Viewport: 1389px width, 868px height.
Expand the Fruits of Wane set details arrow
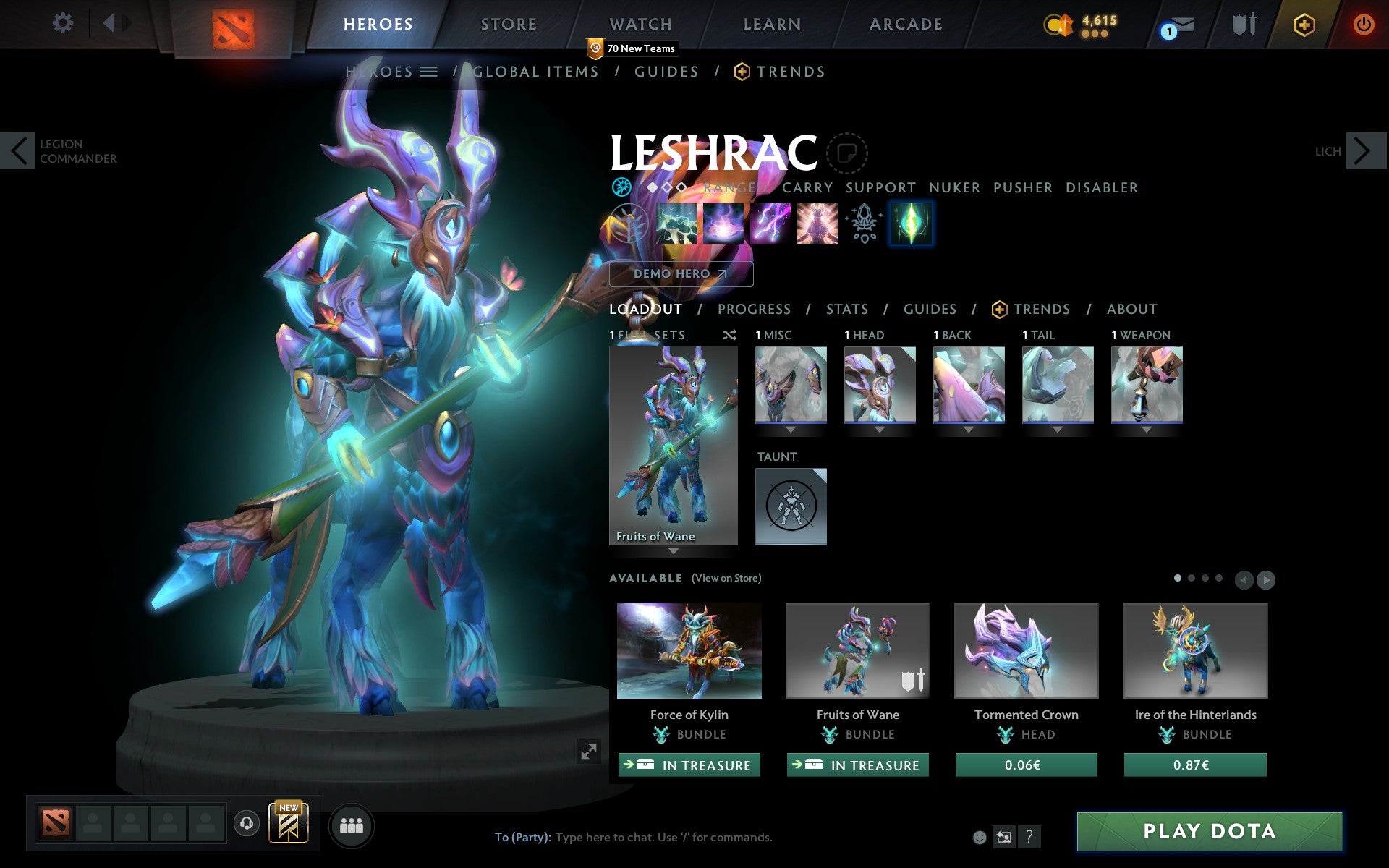point(674,551)
